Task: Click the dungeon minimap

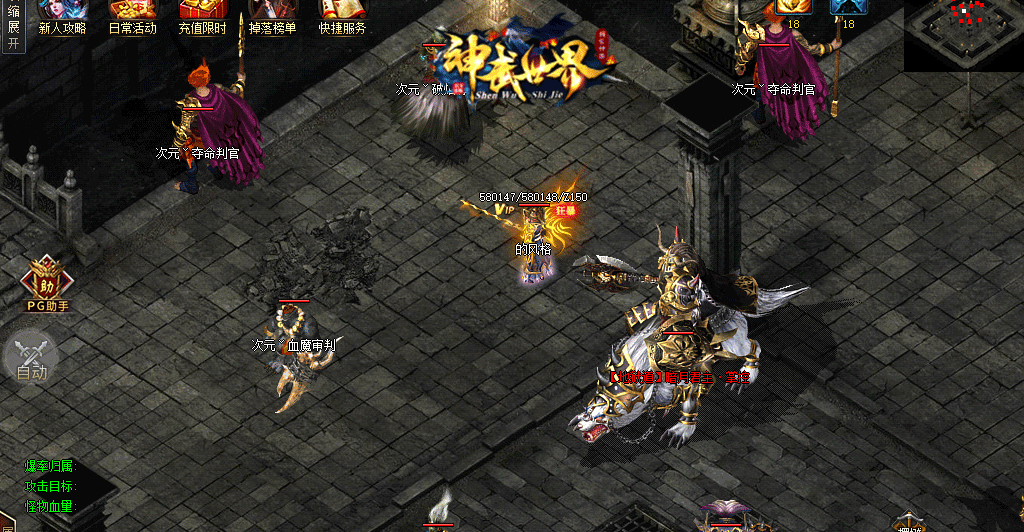Action: [x=963, y=35]
